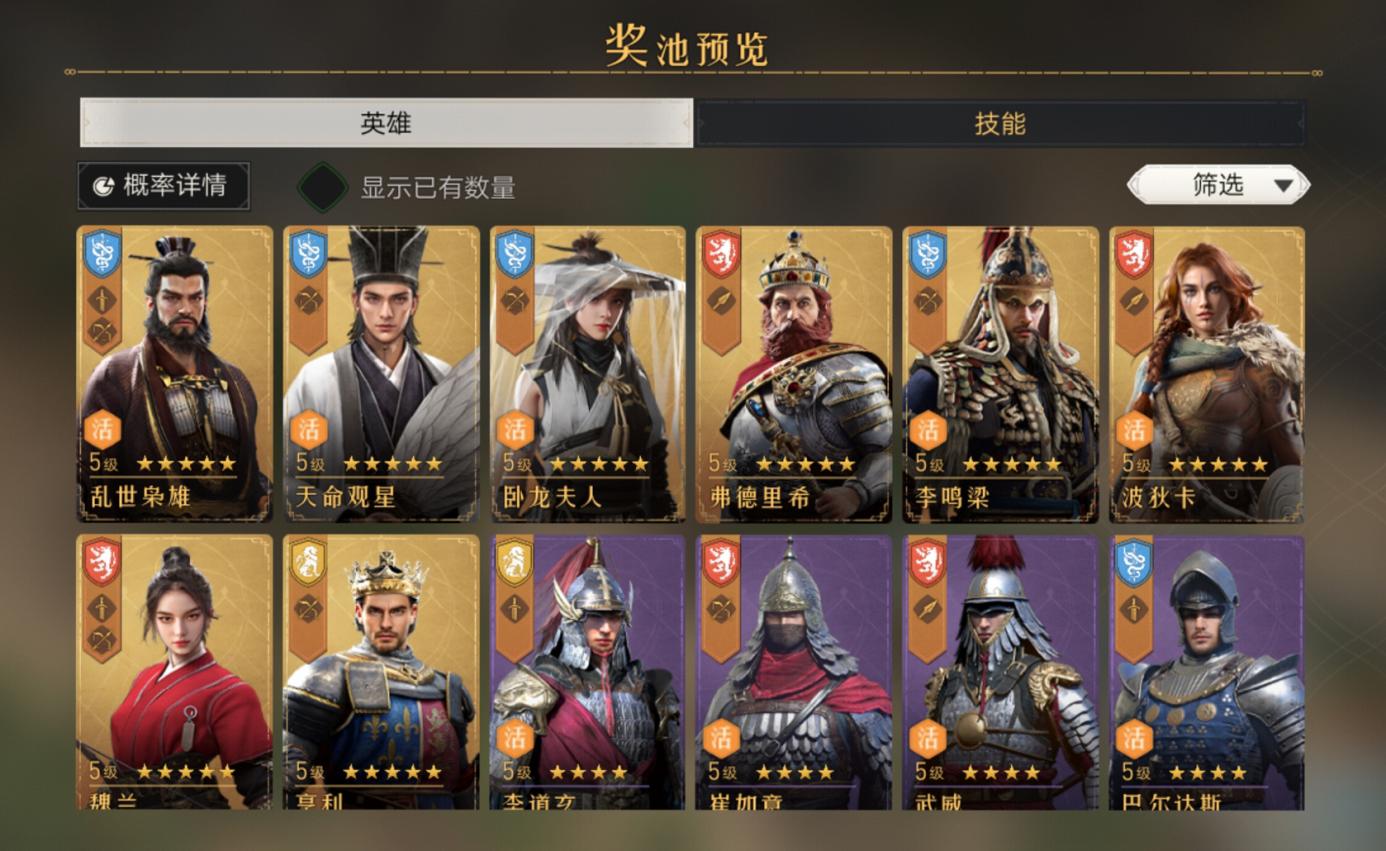1386x851 pixels.
Task: Enable showing owned quantity via the diamond toggle
Action: point(322,184)
